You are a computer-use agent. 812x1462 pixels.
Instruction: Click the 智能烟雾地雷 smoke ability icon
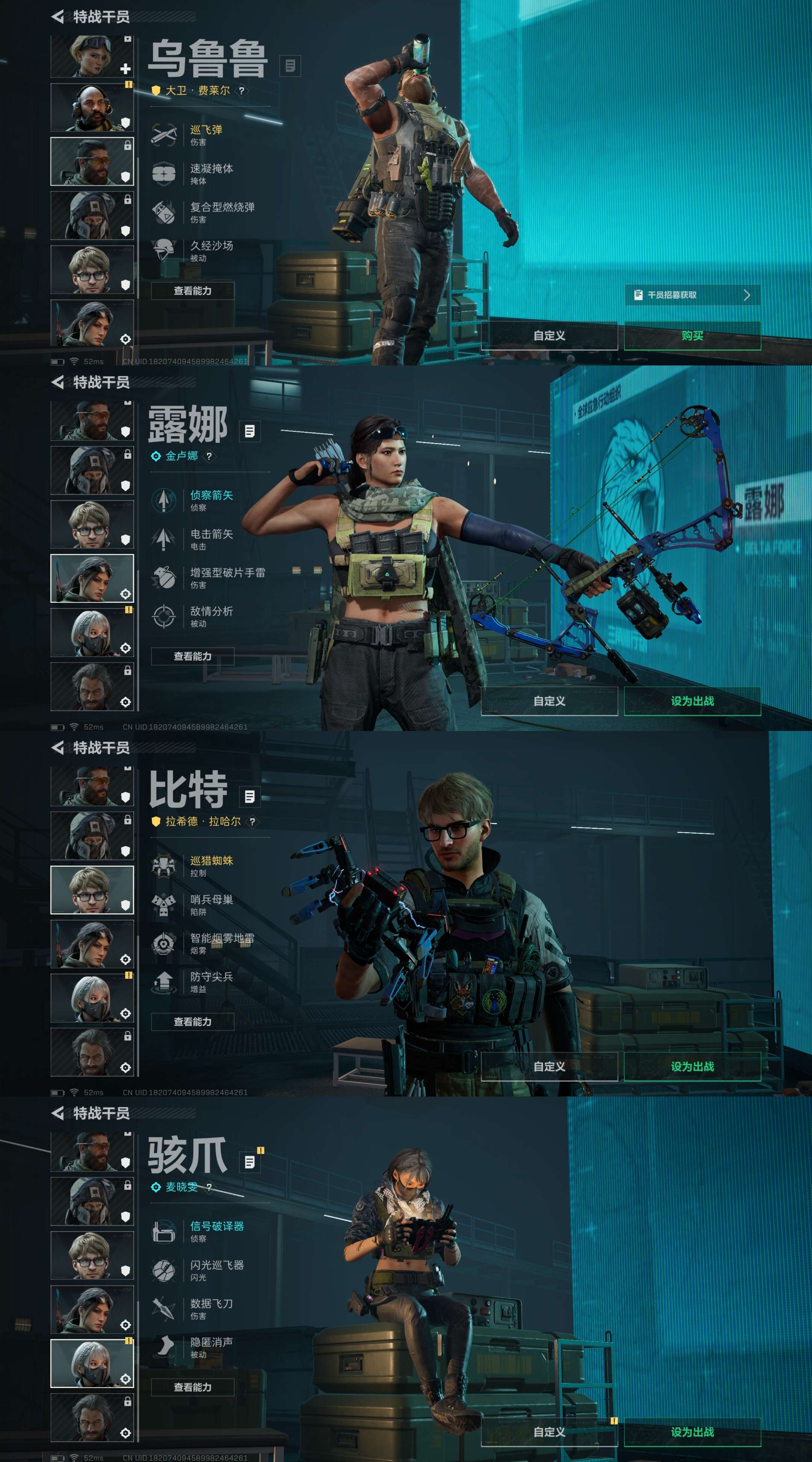pyautogui.click(x=165, y=942)
